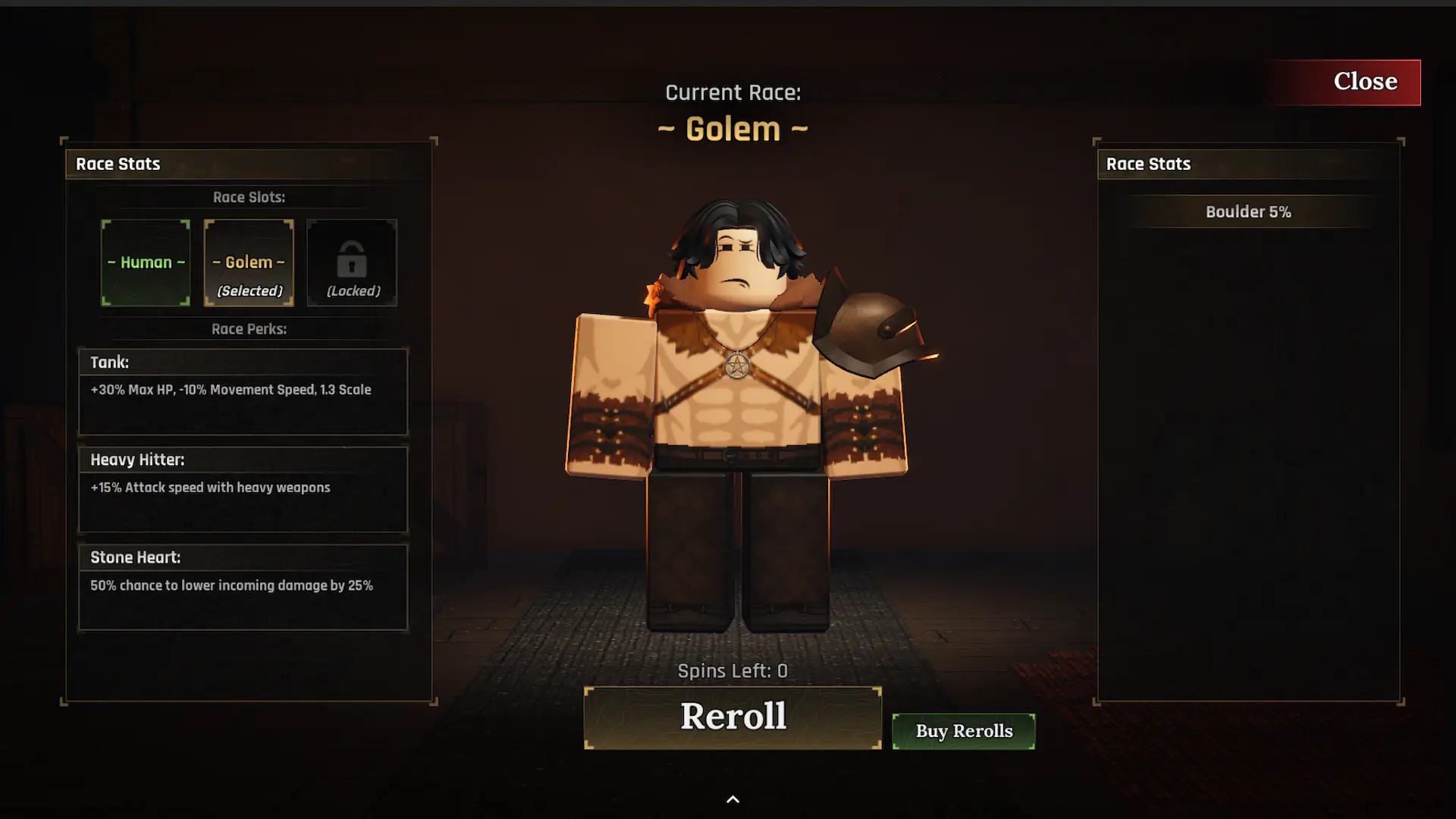This screenshot has width=1456, height=819.
Task: Expand the bottom chevron arrow
Action: 733,799
